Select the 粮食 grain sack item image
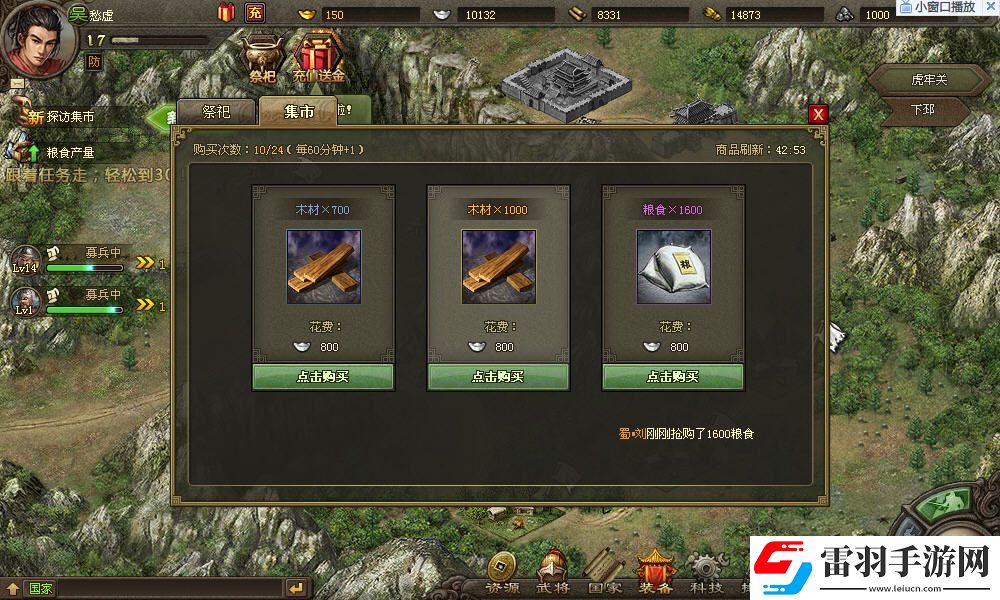The height and width of the screenshot is (600, 1000). point(672,267)
